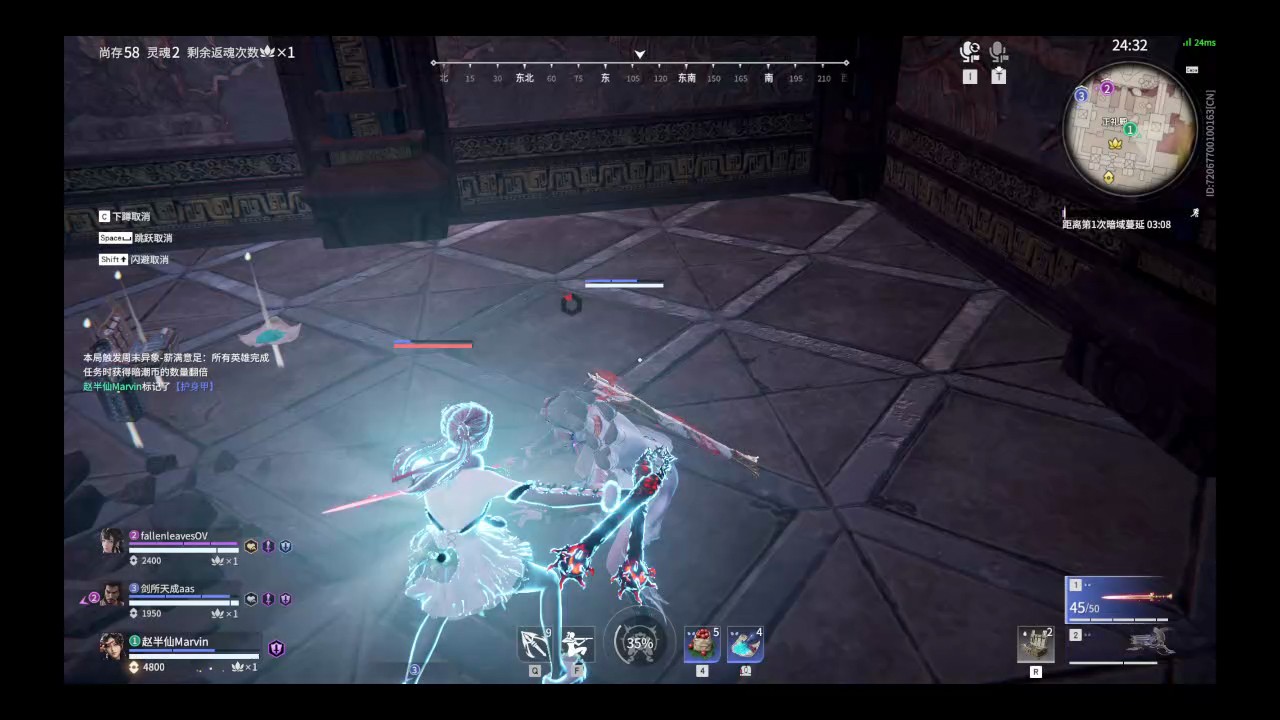1280x720 pixels.
Task: Select the bow skill bound to Q
Action: pyautogui.click(x=535, y=644)
